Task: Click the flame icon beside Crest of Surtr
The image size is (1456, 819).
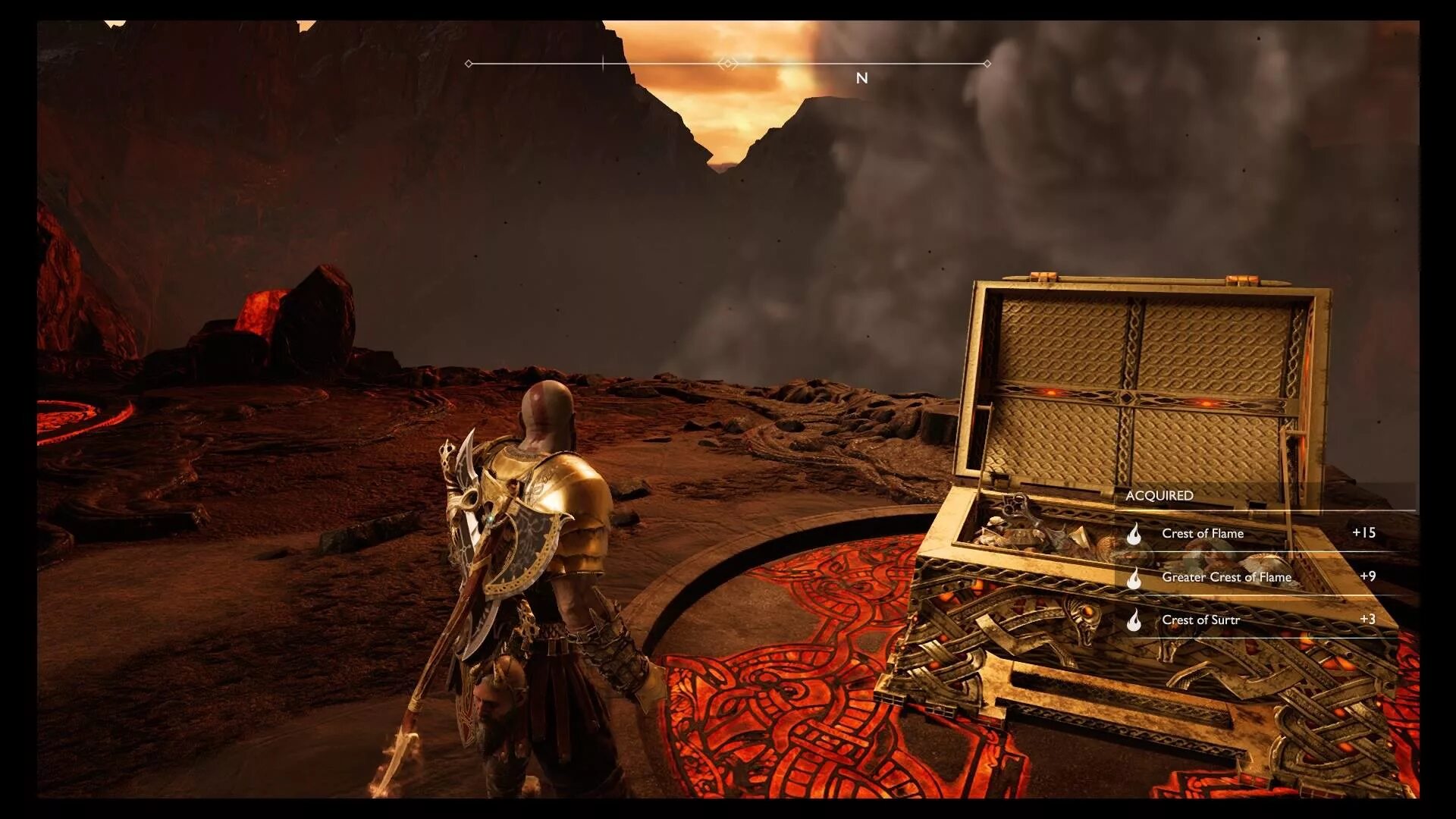Action: coord(1134,620)
